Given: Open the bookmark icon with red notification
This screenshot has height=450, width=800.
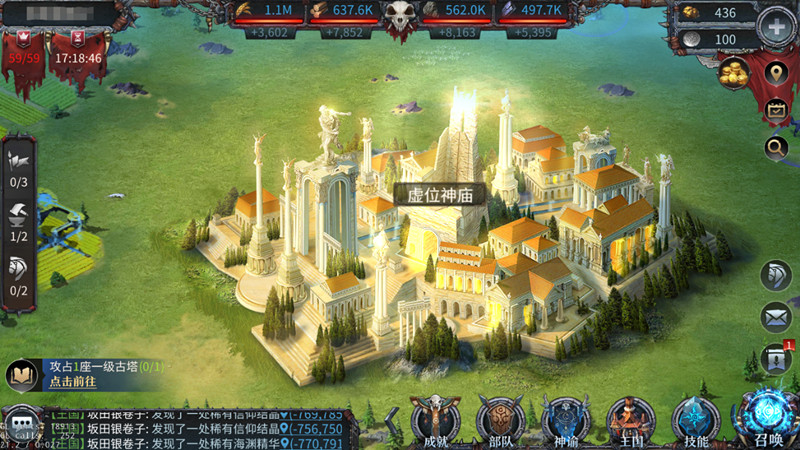Looking at the screenshot, I should click(x=775, y=358).
